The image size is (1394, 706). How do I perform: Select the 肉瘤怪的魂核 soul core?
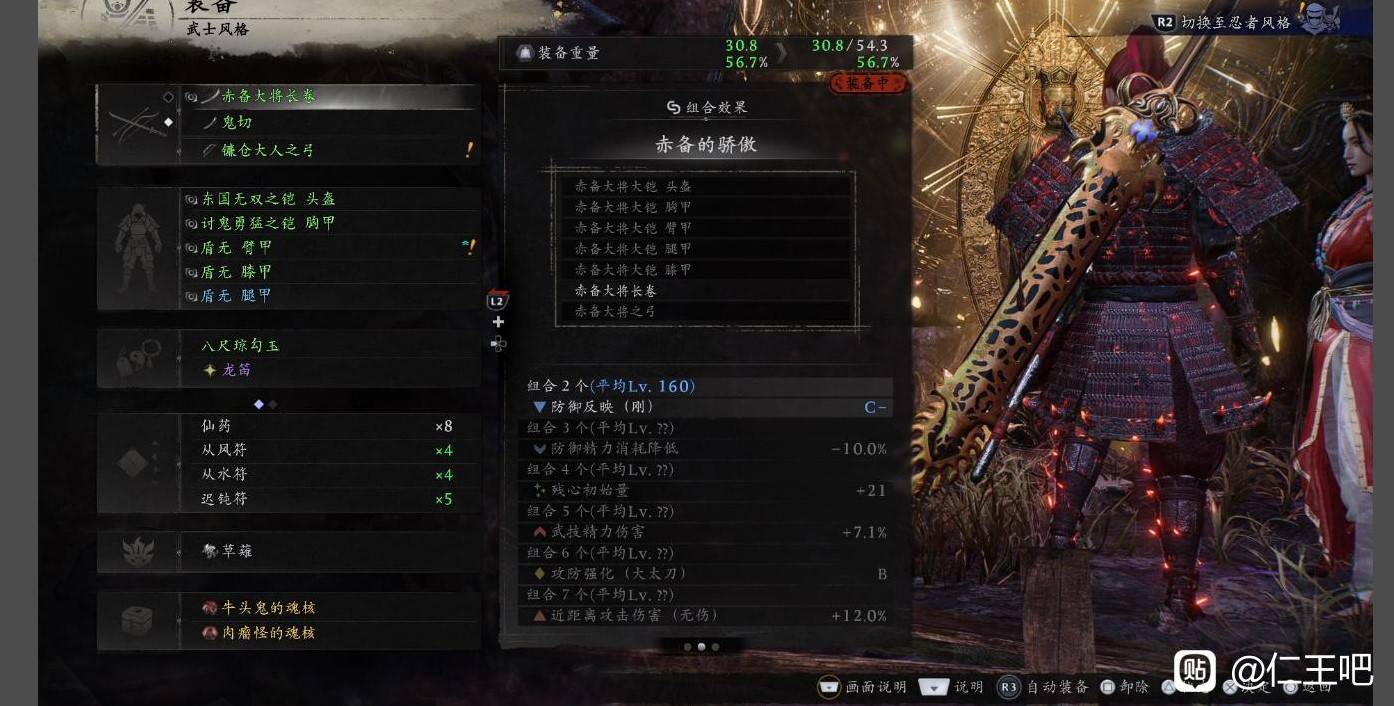(x=268, y=633)
